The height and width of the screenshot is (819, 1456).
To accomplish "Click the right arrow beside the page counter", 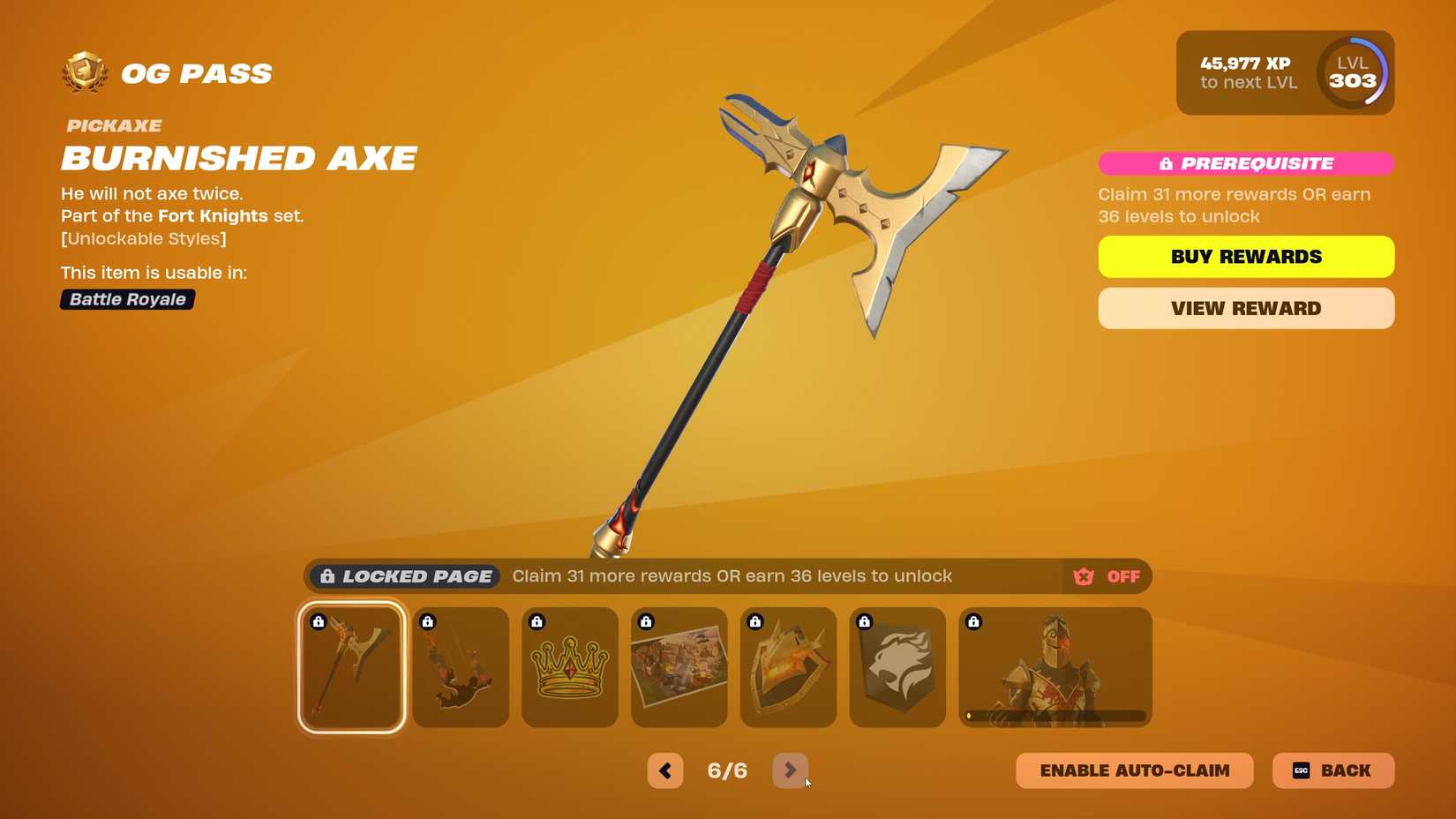I will click(x=791, y=770).
